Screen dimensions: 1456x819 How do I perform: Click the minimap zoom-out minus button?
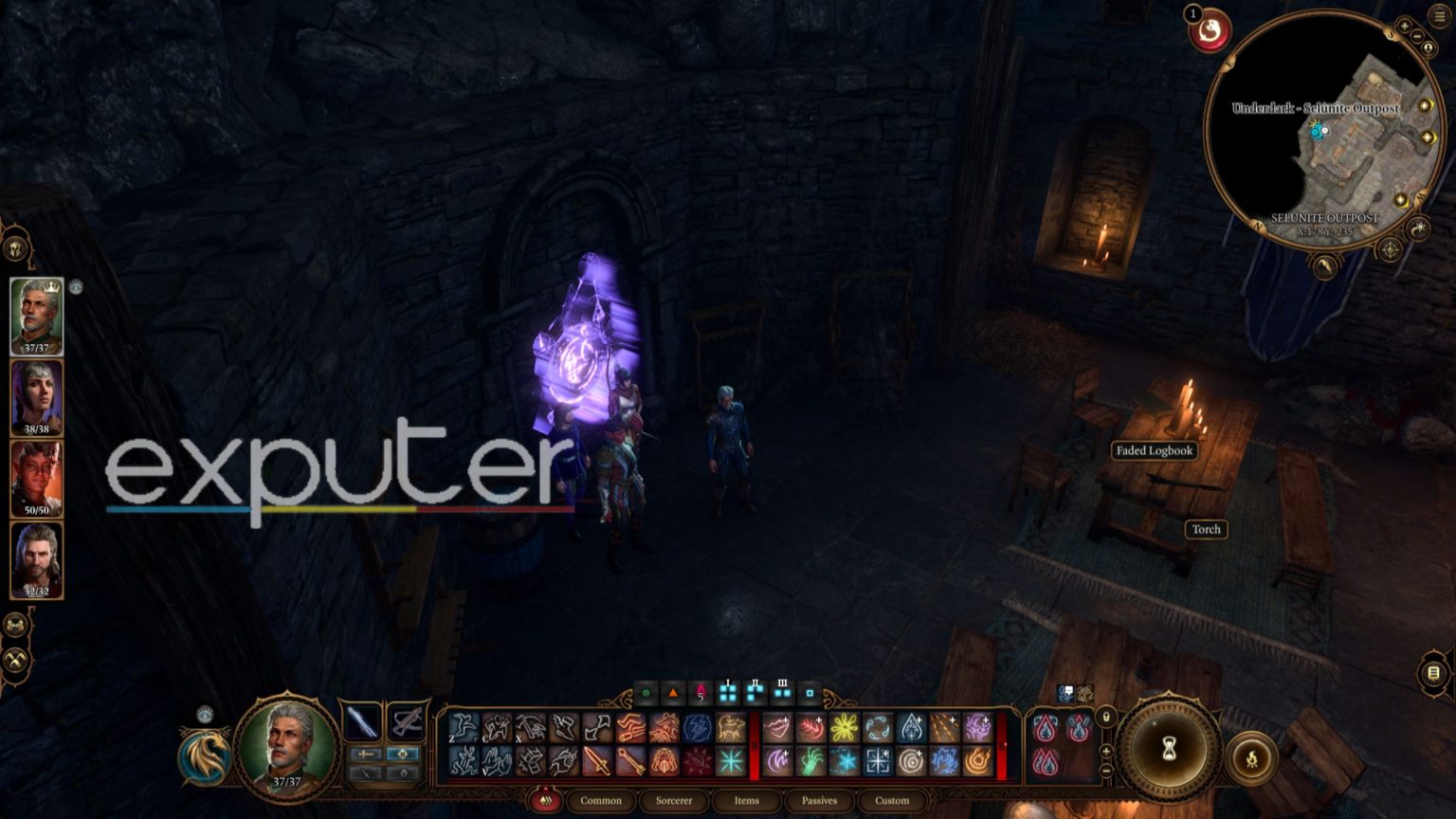click(x=1417, y=37)
